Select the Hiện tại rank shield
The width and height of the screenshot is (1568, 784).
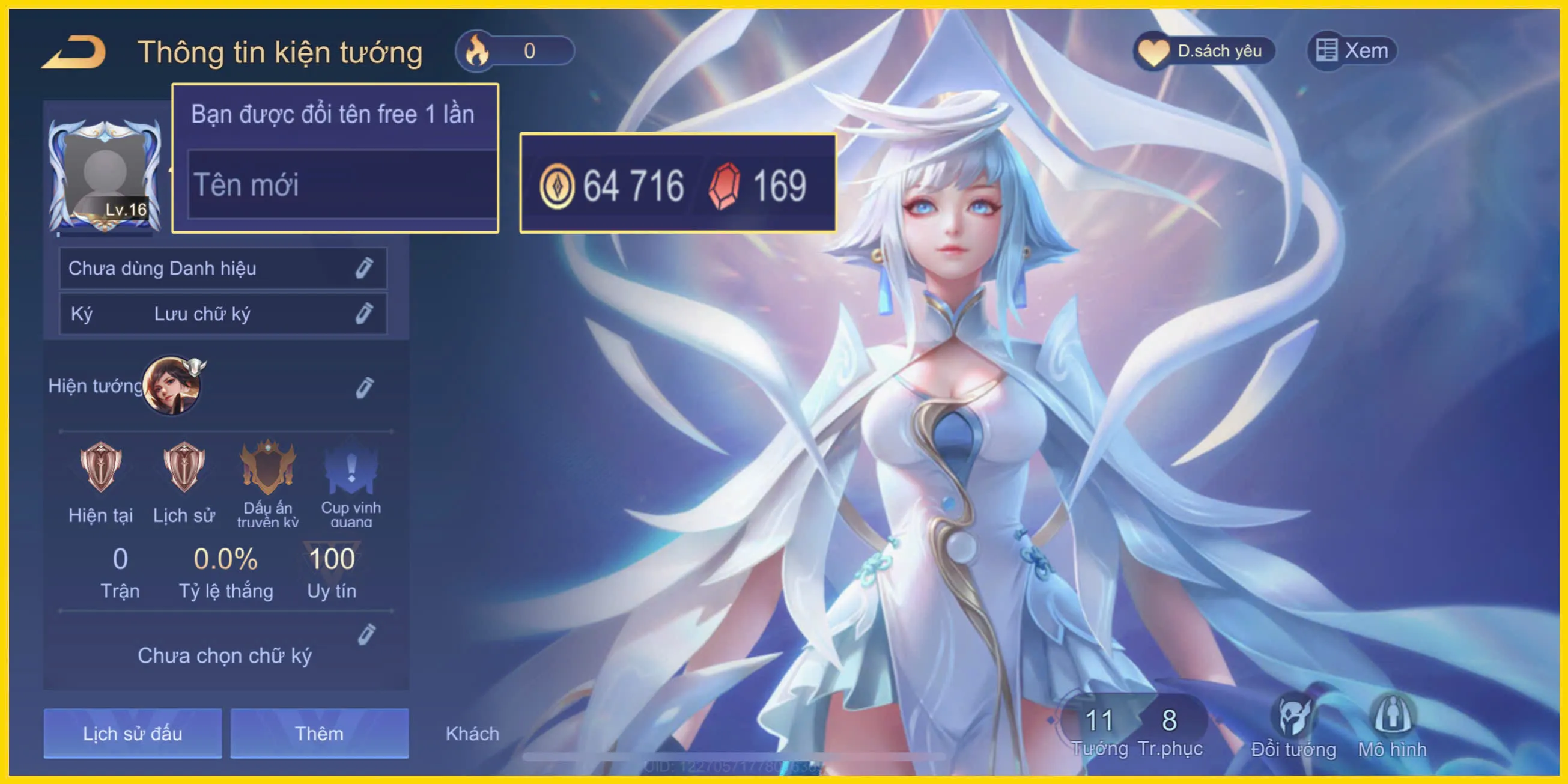(x=100, y=481)
